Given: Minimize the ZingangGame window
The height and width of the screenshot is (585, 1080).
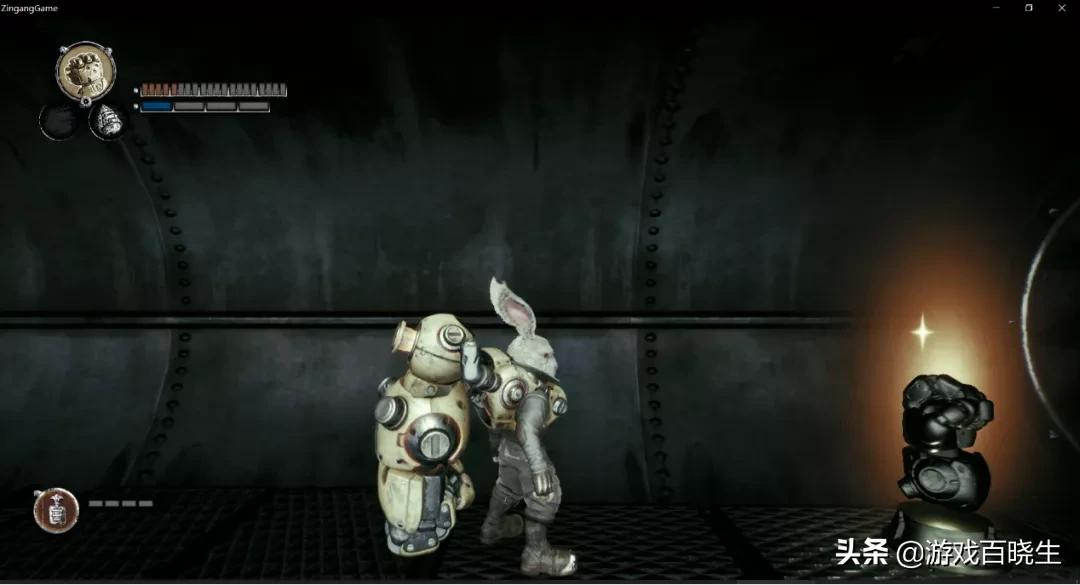Looking at the screenshot, I should click(x=996, y=8).
